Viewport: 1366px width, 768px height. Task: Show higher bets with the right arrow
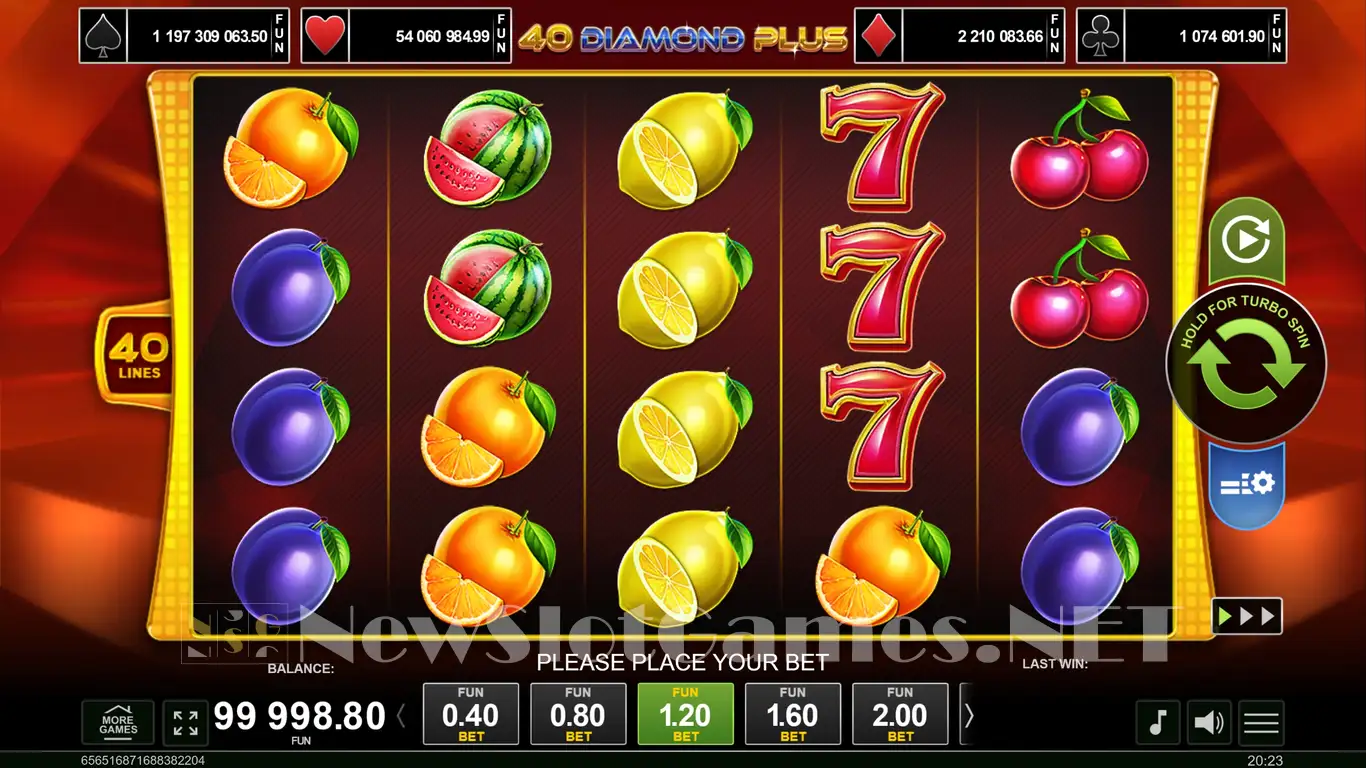pos(968,715)
